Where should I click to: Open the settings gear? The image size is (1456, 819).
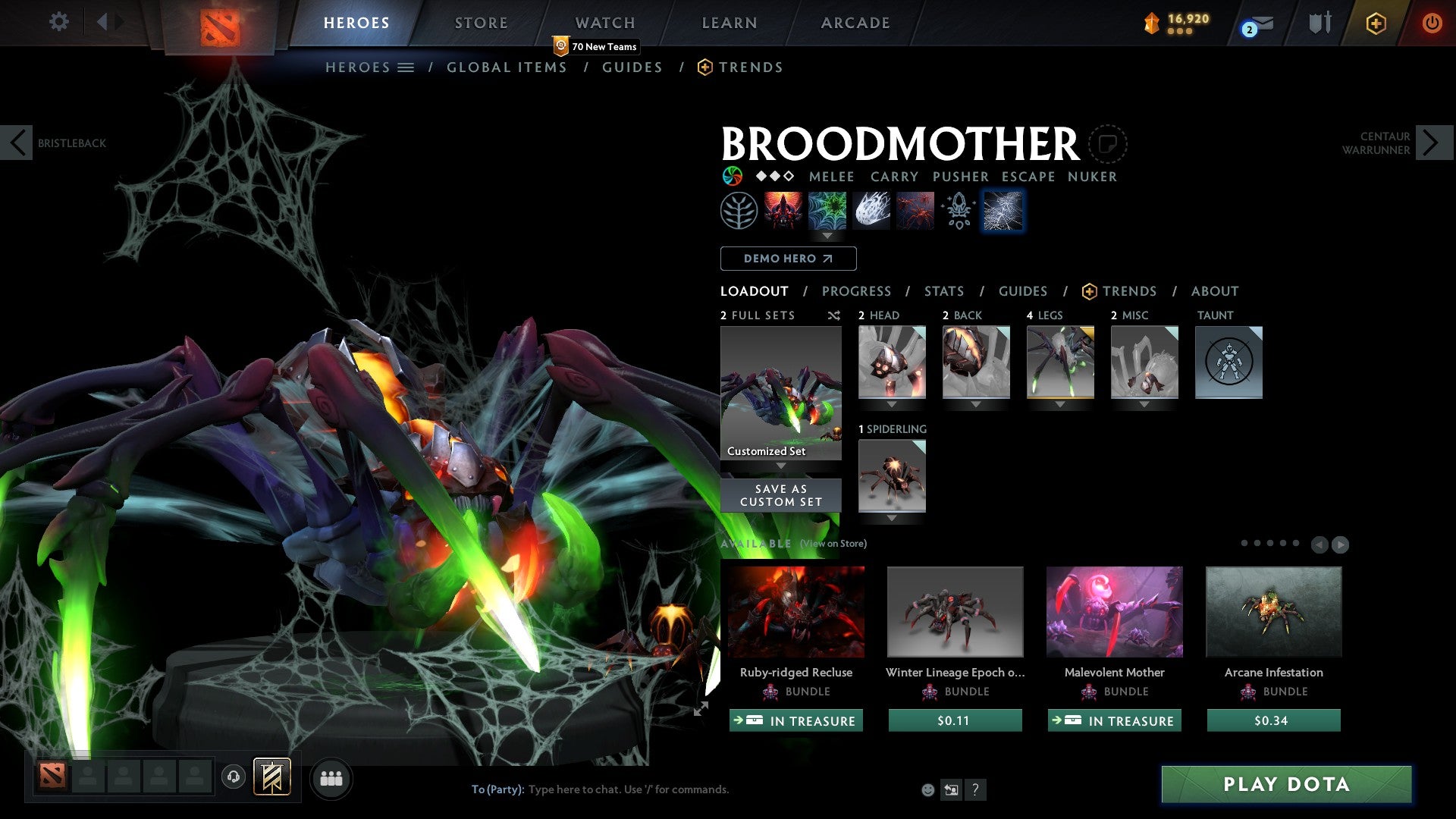pyautogui.click(x=58, y=22)
